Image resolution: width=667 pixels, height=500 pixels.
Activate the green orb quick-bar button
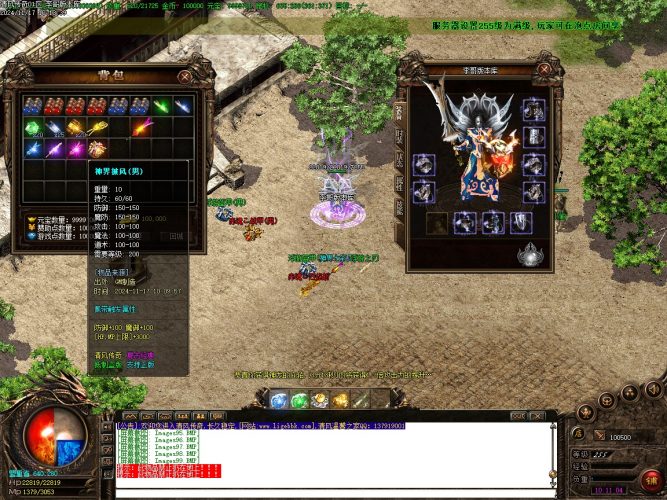[298, 400]
